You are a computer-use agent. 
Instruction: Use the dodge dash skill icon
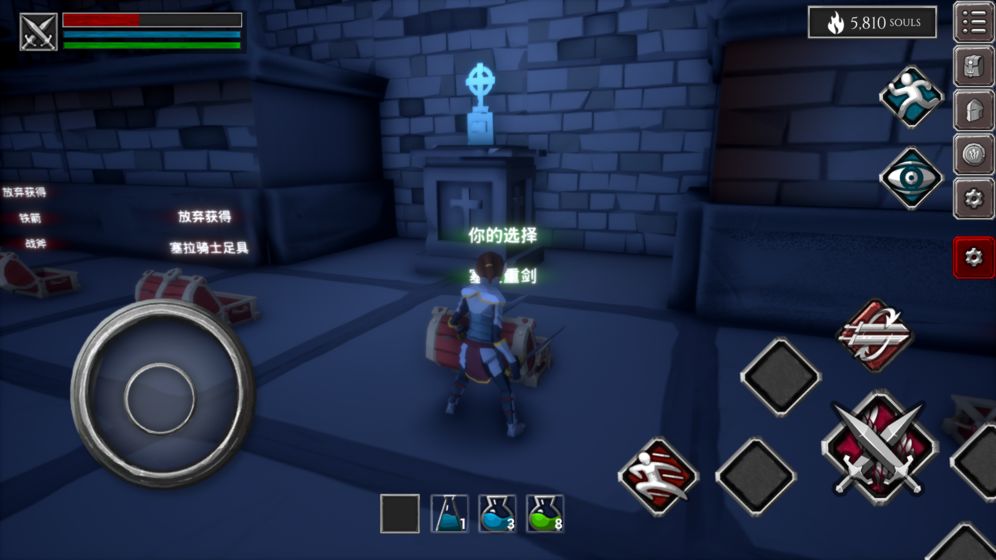tap(657, 476)
